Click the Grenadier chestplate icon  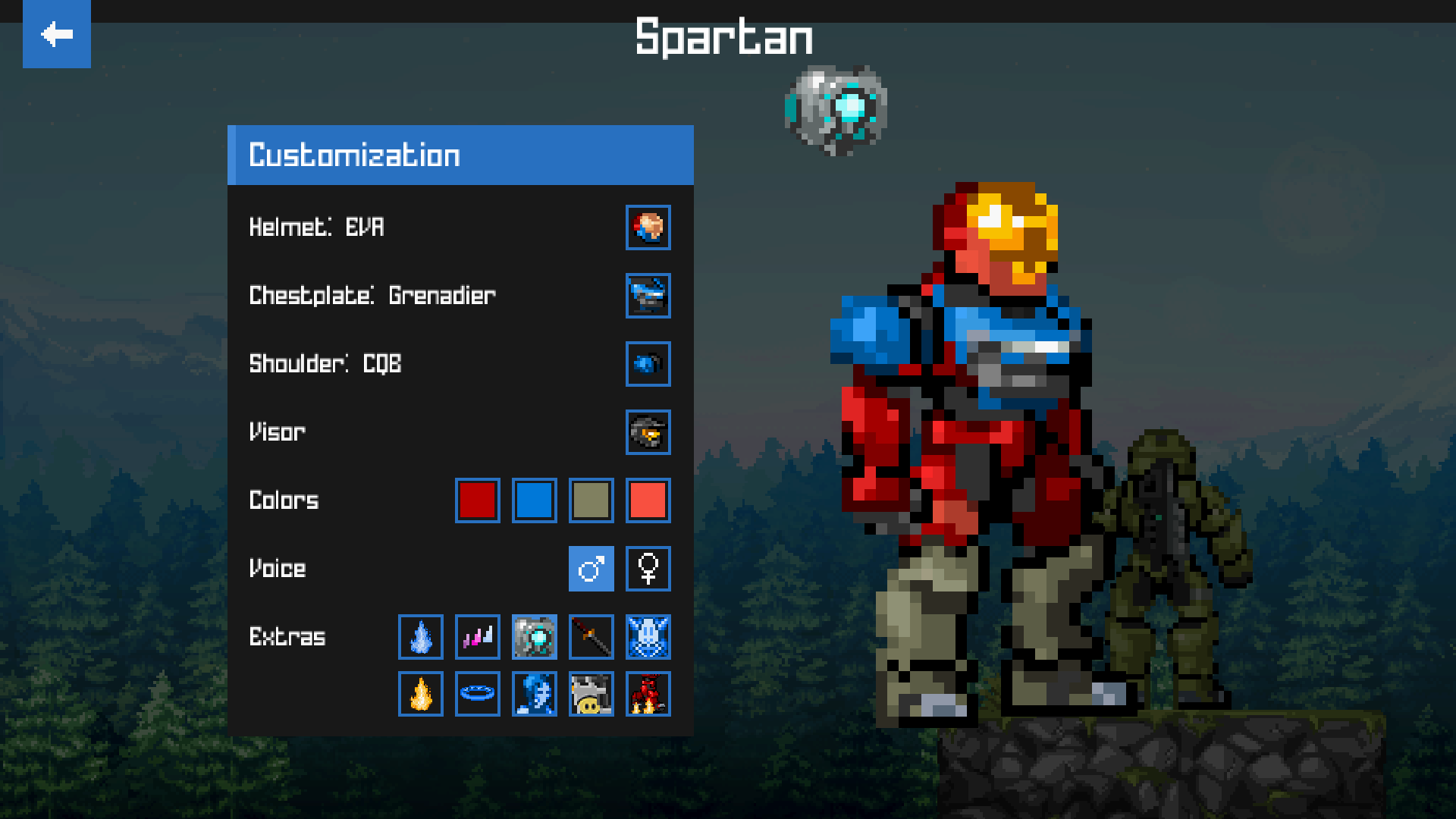point(648,297)
